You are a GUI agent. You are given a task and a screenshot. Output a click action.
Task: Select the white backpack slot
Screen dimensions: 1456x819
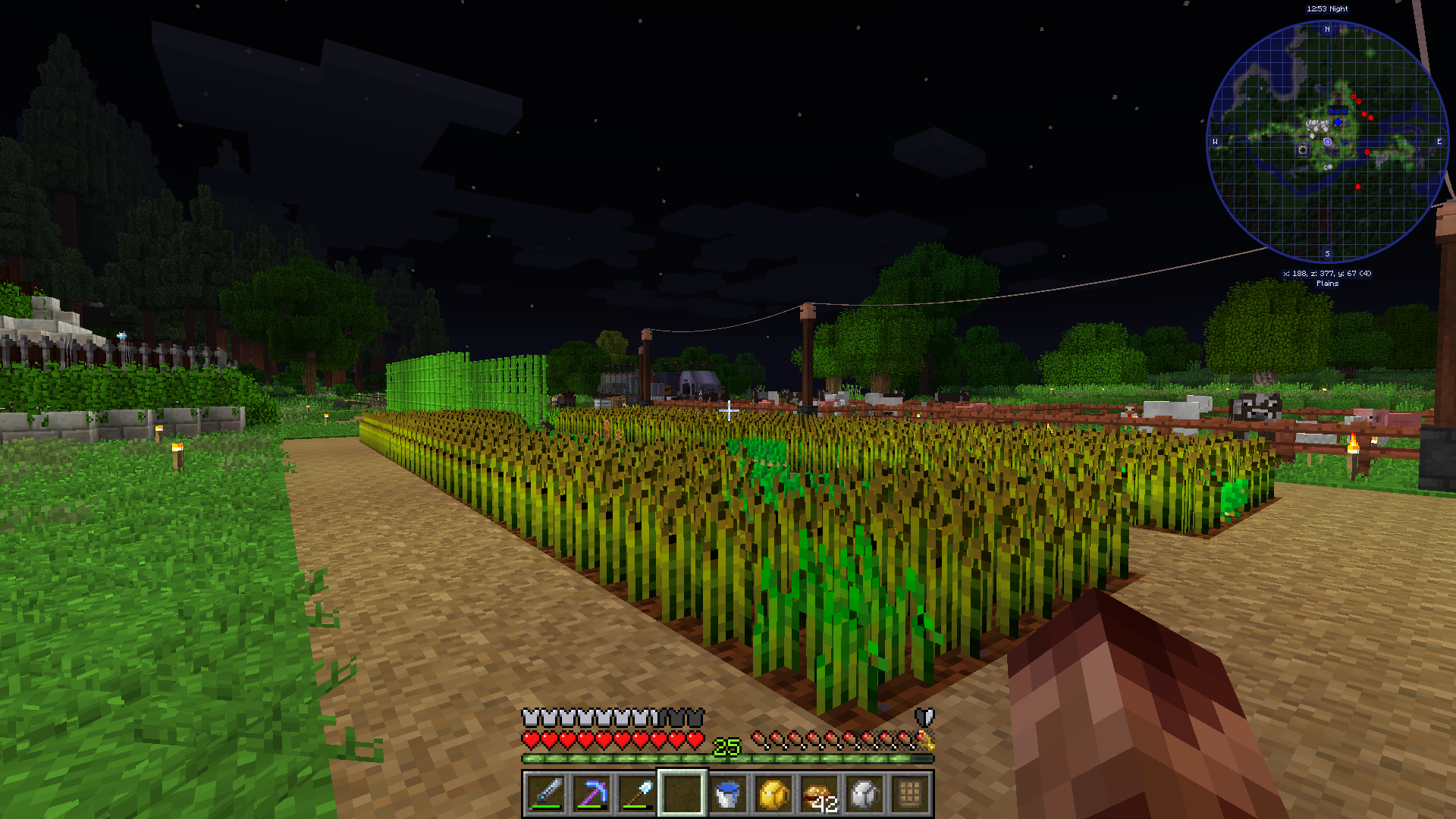point(864,794)
